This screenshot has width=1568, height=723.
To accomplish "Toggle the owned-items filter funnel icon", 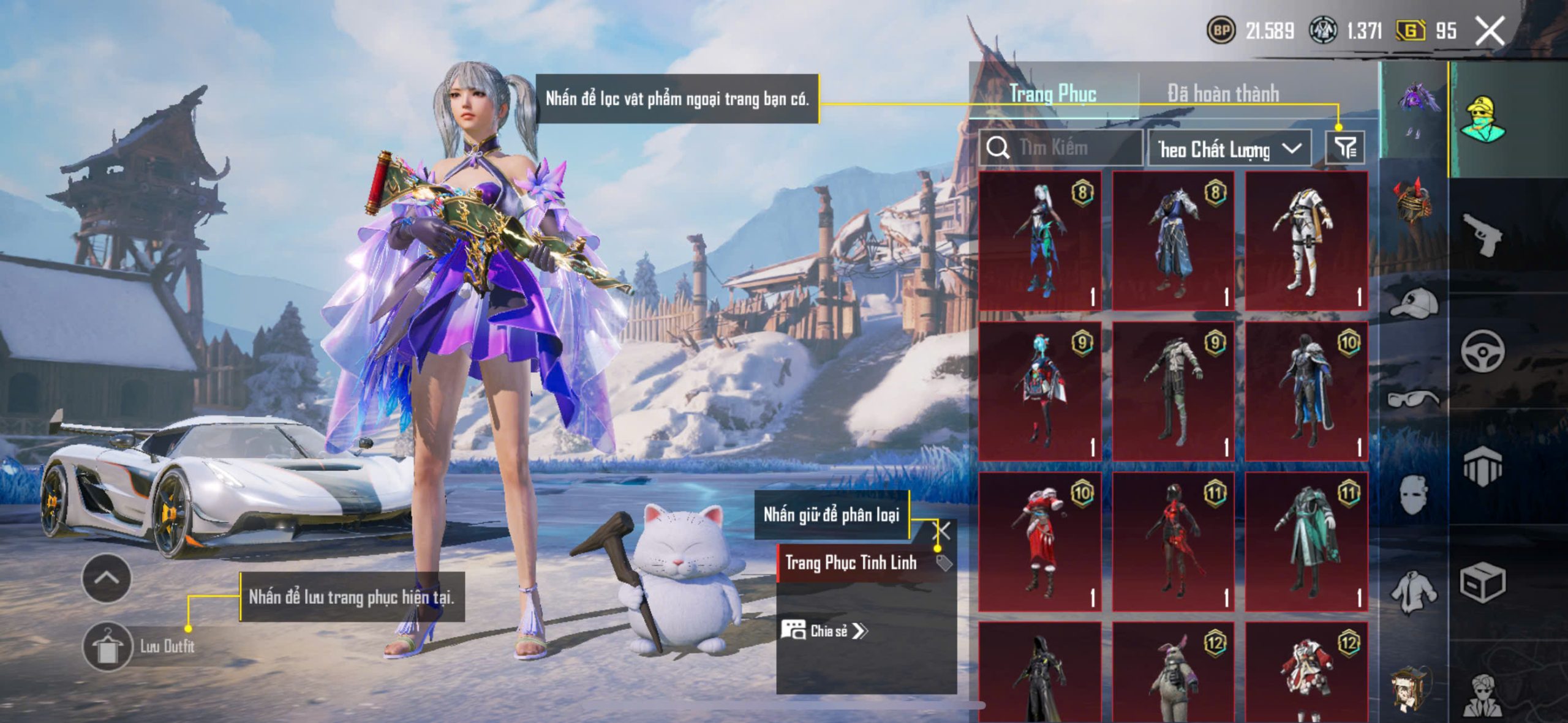I will (1345, 148).
